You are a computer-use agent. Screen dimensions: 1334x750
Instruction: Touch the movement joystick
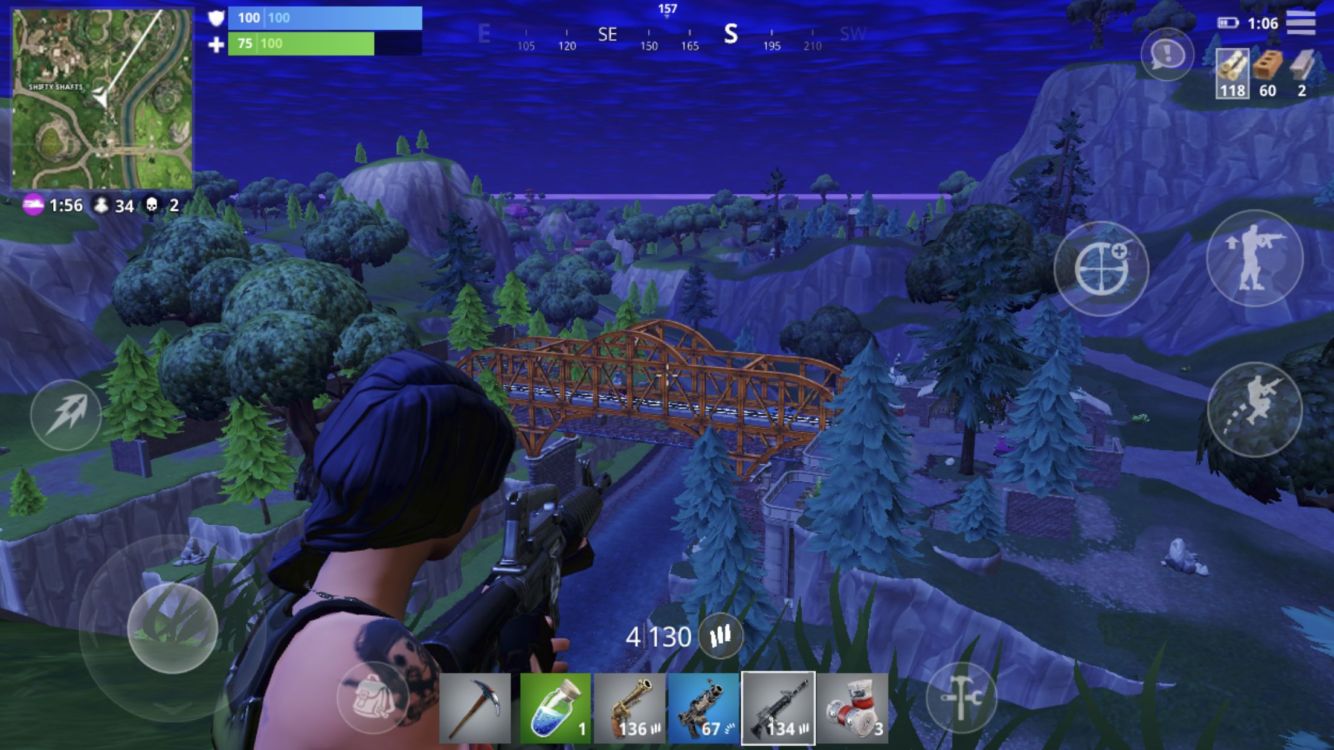tap(172, 627)
